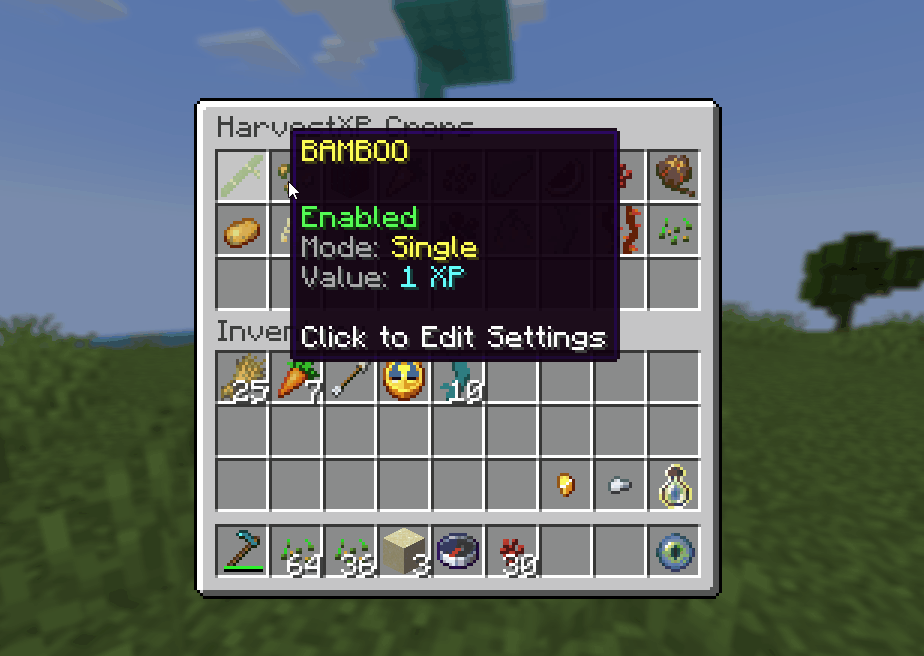Screen dimensions: 924x656
Task: Pick up the stack of 25 wheat
Action: click(x=243, y=379)
